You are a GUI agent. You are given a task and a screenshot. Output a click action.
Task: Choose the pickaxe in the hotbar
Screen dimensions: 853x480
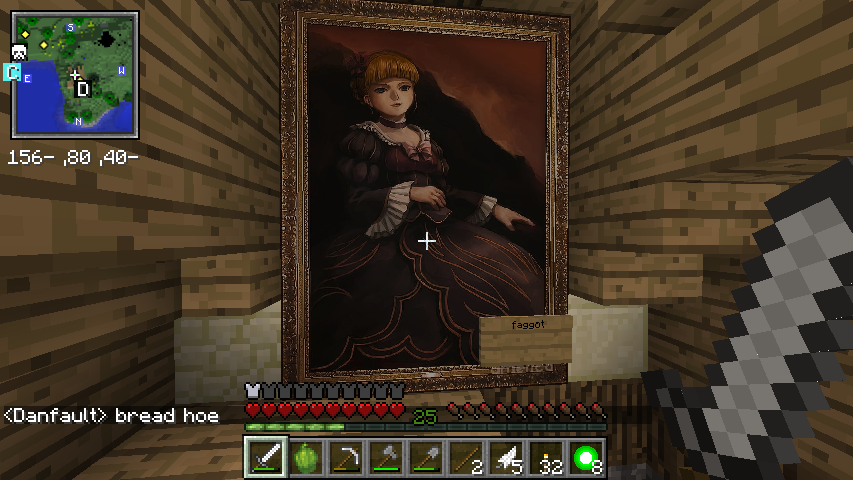coord(345,459)
